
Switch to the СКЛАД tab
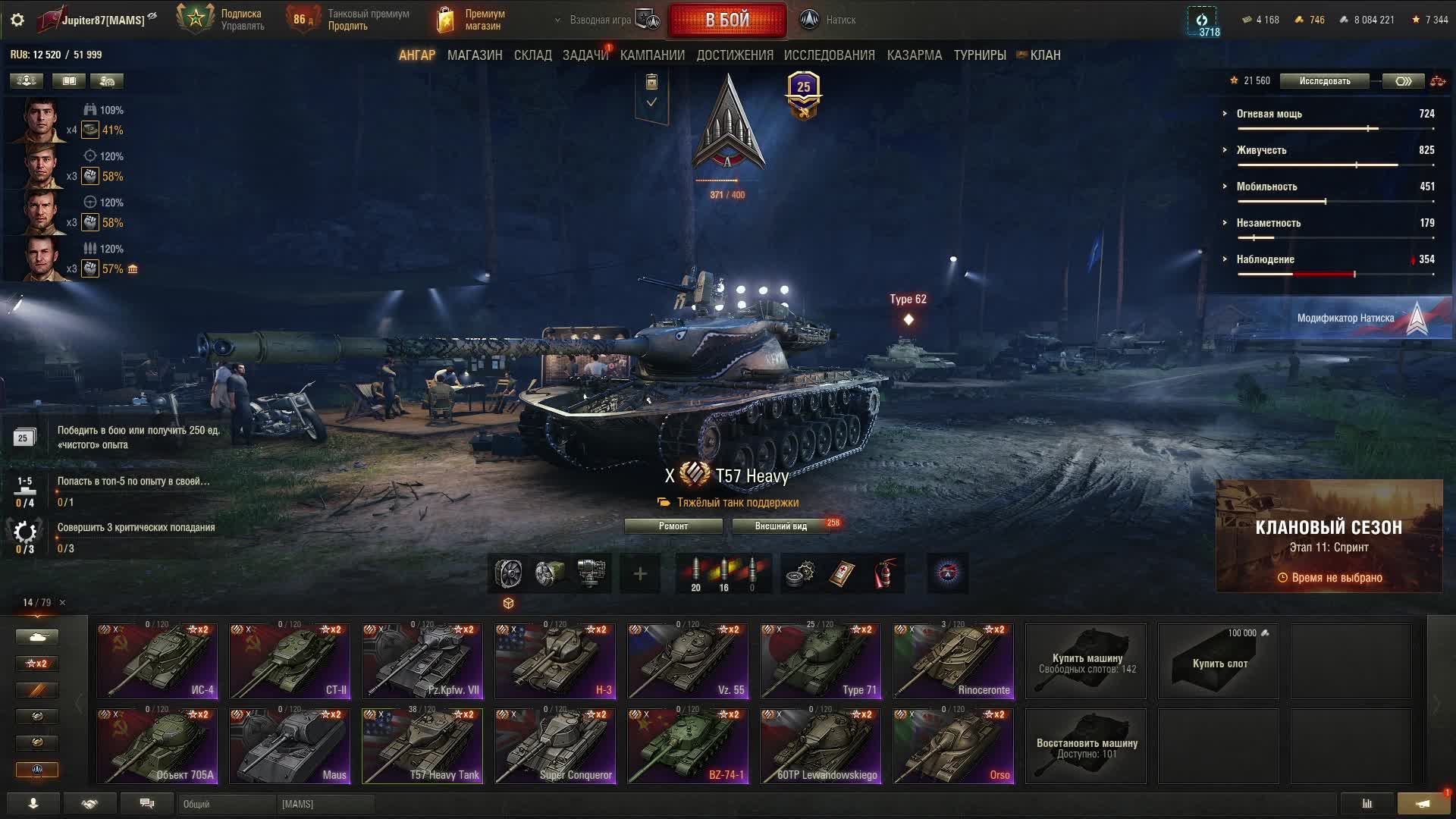click(x=532, y=55)
